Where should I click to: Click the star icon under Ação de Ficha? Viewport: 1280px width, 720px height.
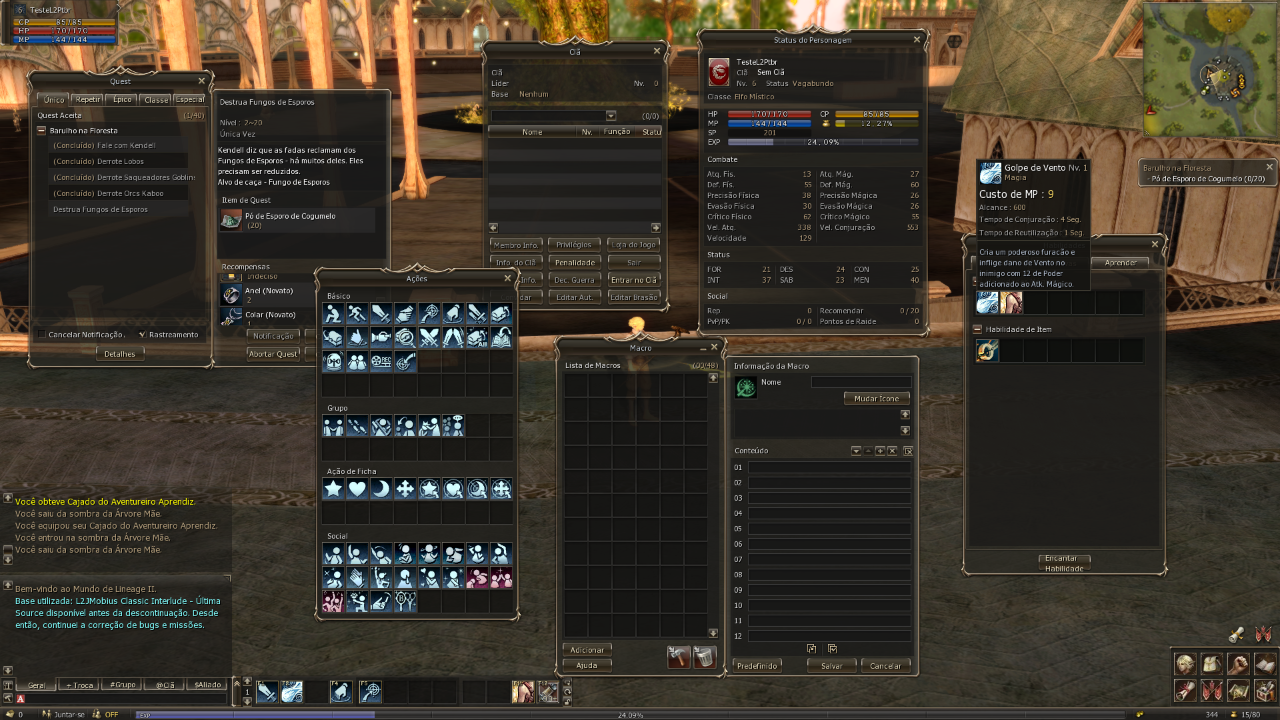click(x=335, y=488)
